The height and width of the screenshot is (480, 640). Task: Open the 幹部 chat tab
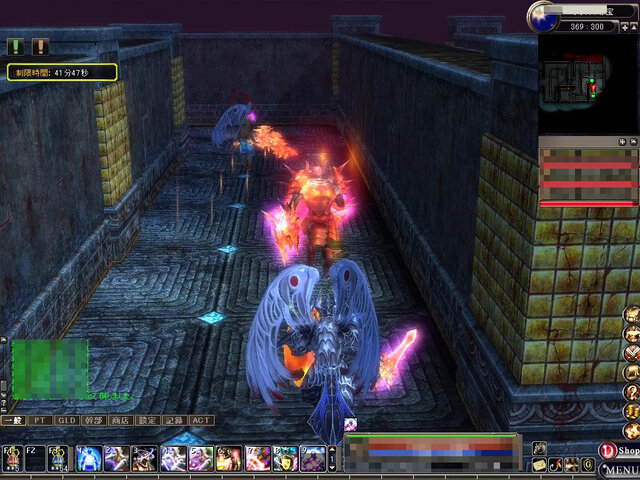click(94, 421)
